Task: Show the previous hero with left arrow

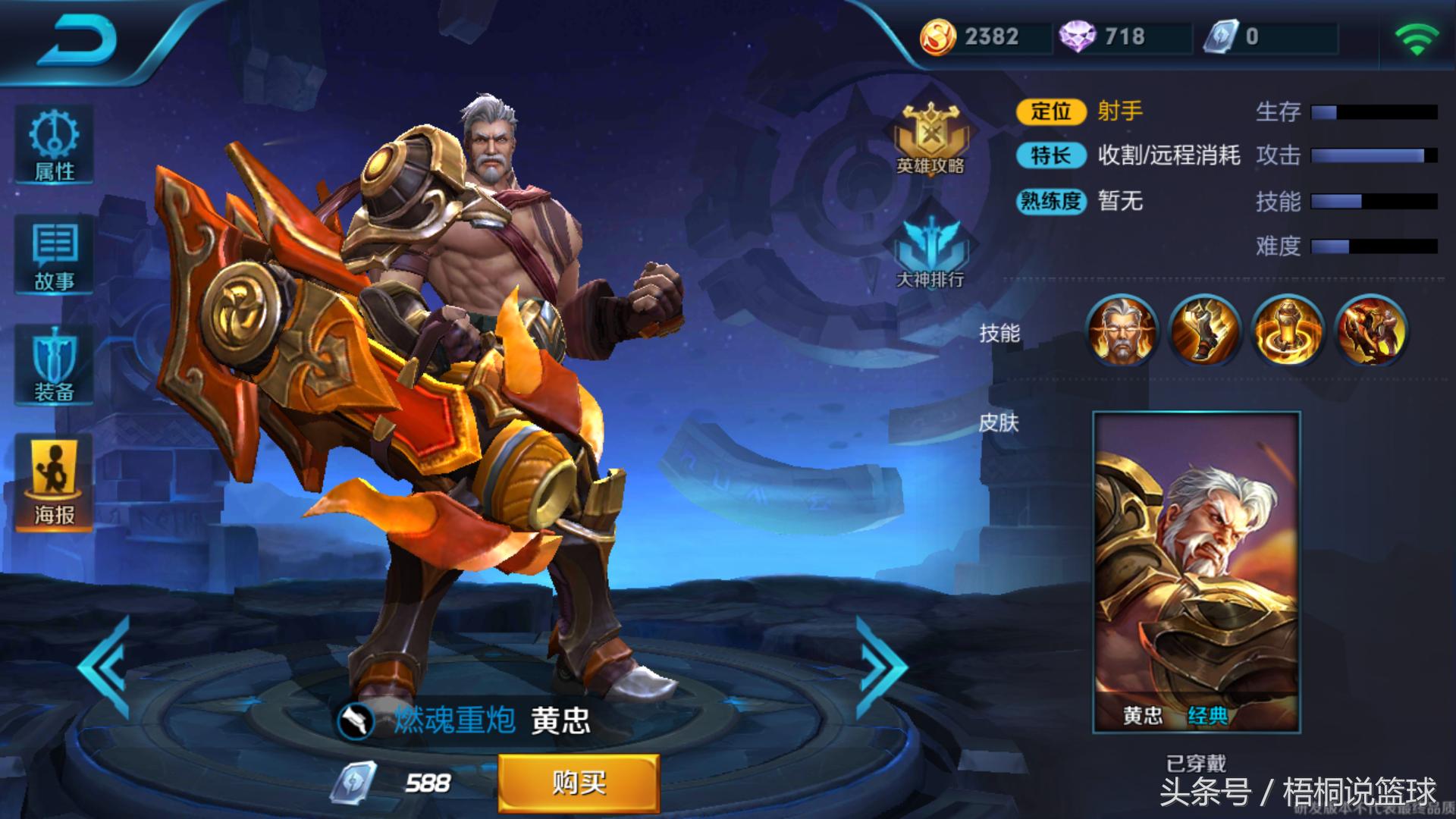Action: pos(106,667)
